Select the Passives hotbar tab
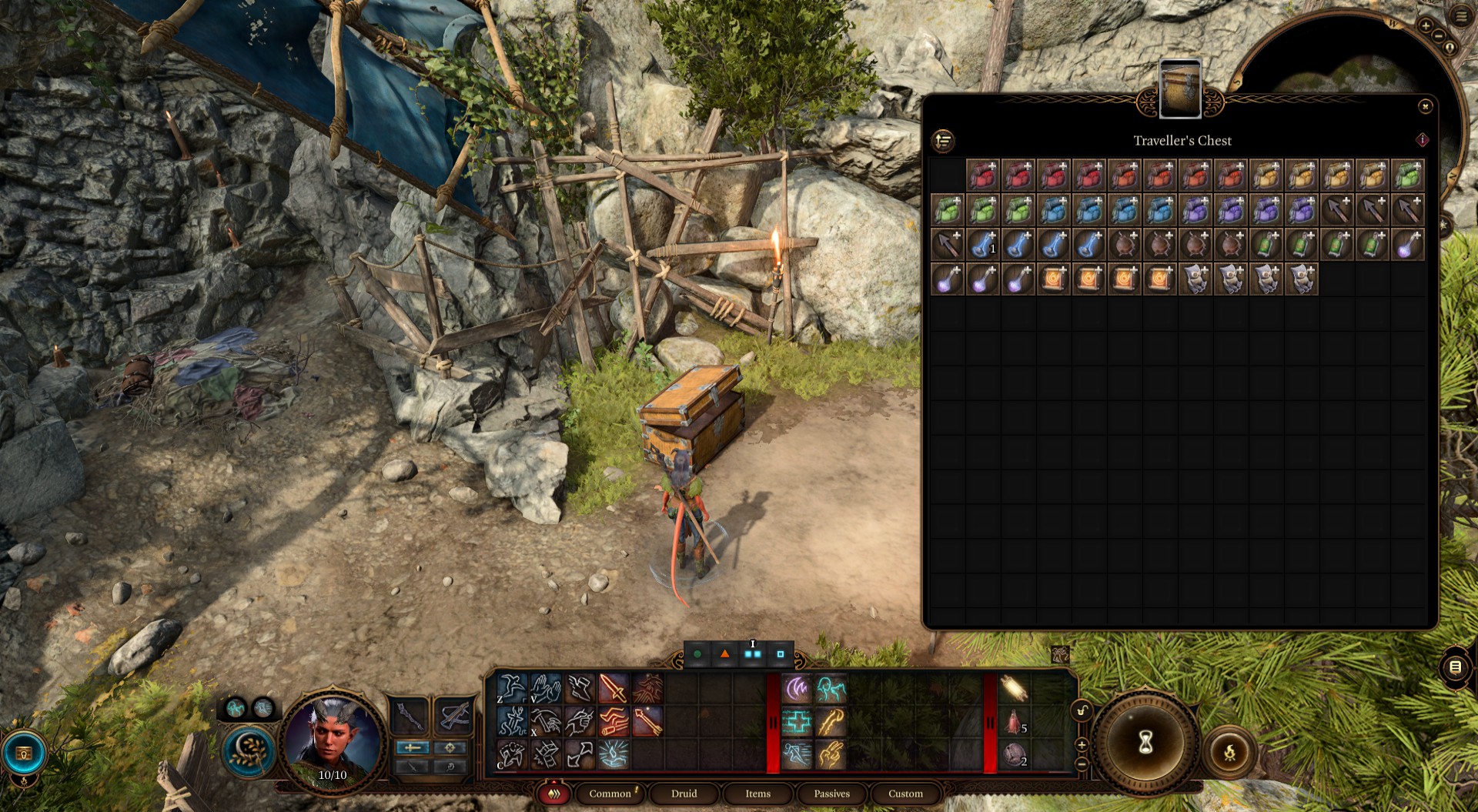 [x=831, y=794]
